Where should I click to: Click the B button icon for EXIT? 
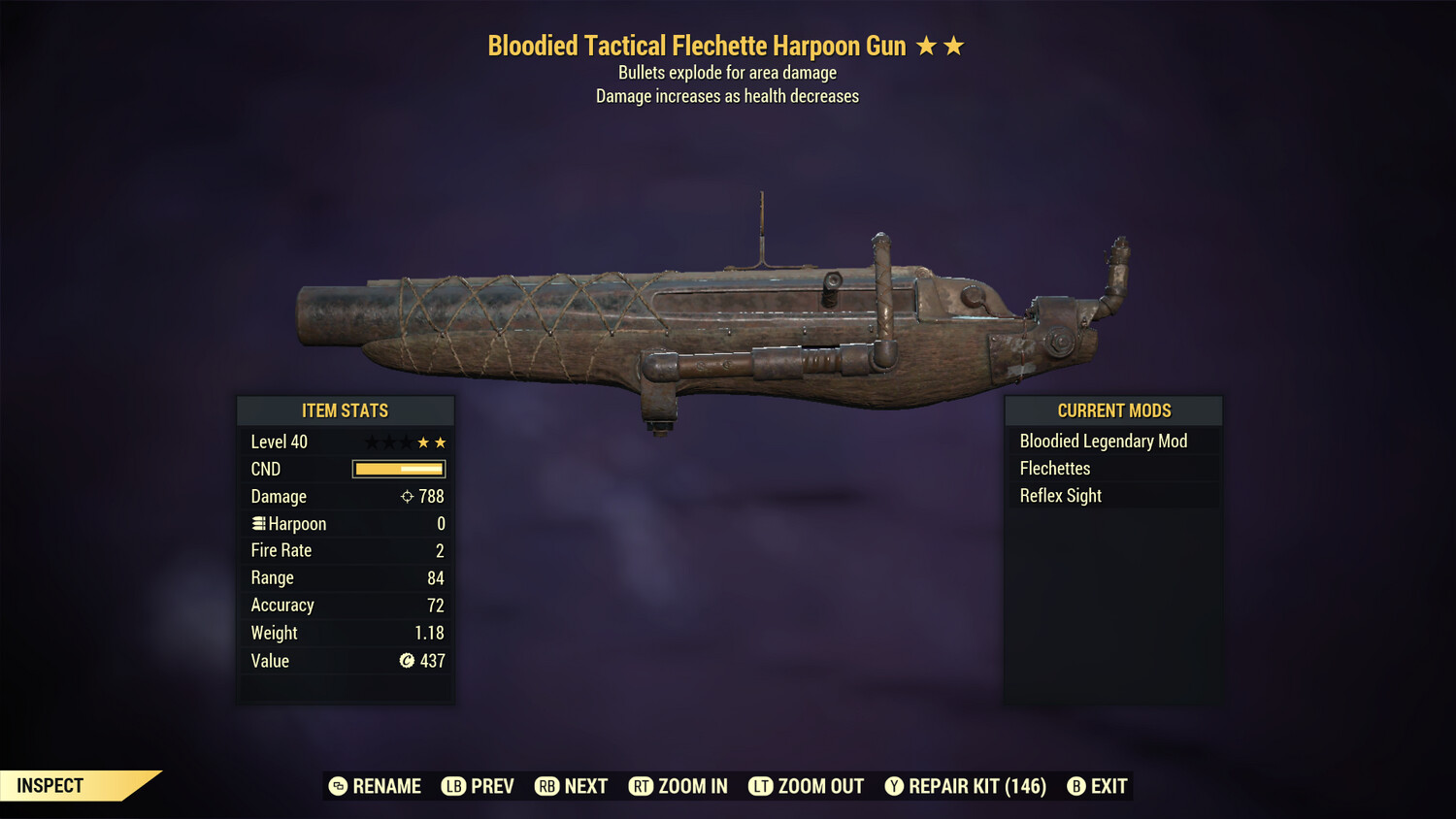point(1076,786)
